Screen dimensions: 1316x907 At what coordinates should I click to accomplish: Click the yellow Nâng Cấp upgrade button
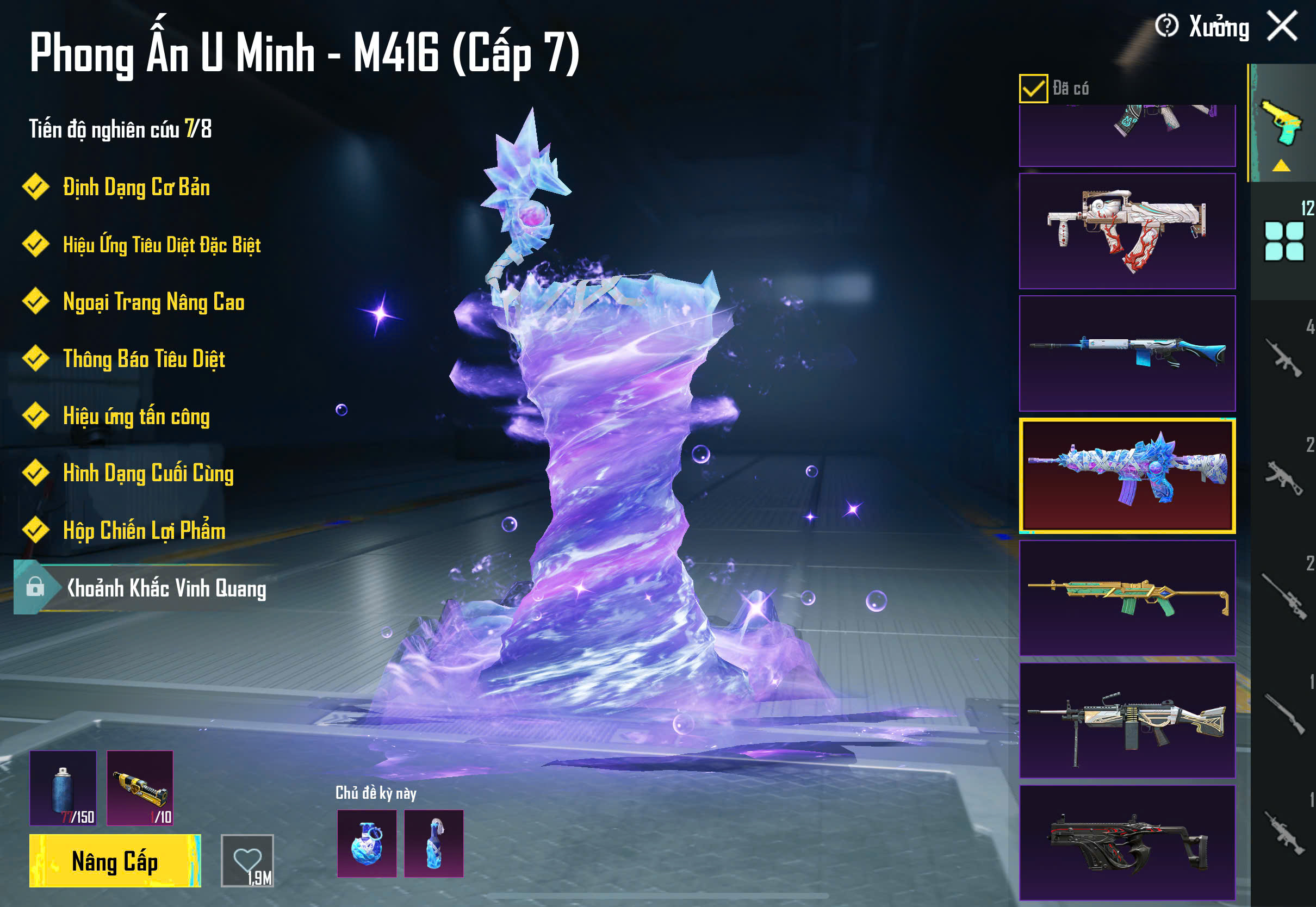pos(115,860)
